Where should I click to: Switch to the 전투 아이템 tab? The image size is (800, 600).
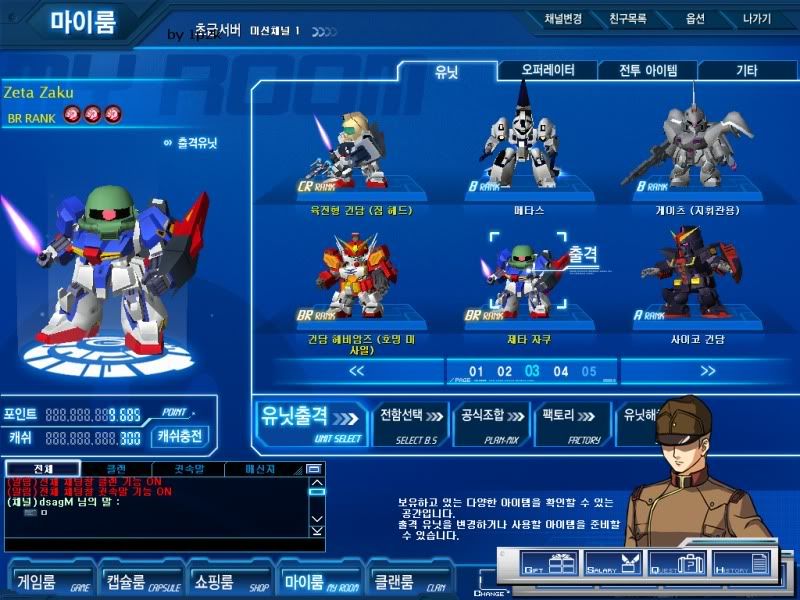[648, 70]
